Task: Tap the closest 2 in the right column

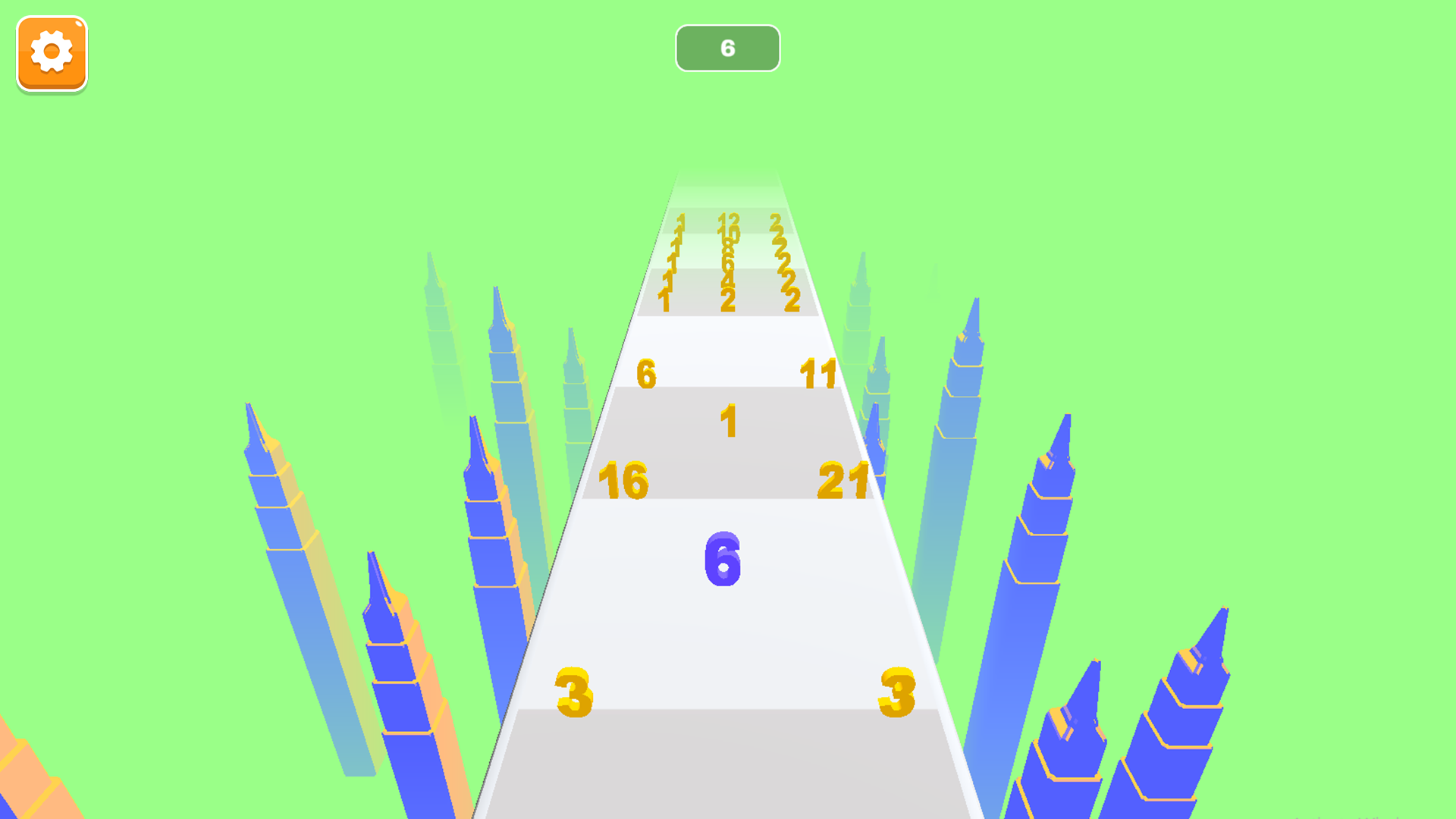Action: pos(791,298)
